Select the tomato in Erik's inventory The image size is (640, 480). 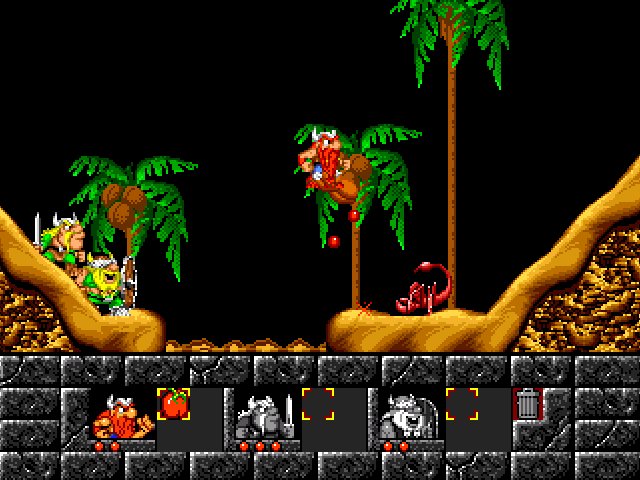coord(173,403)
